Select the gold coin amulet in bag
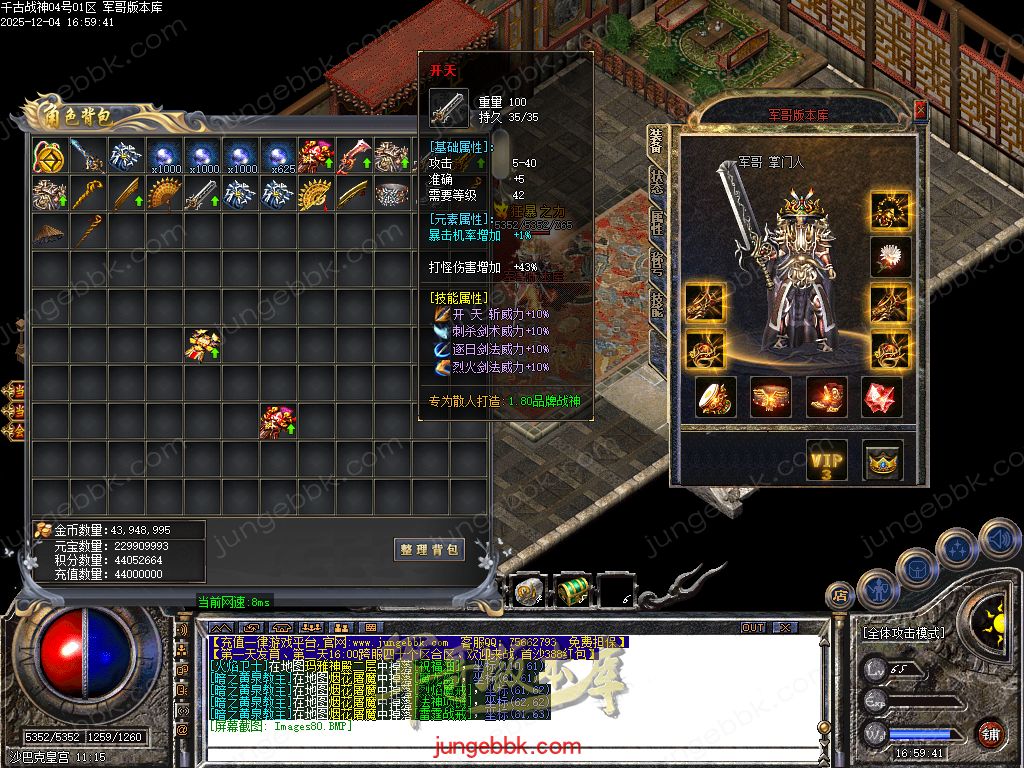Screen dimensions: 1024x768 pyautogui.click(x=49, y=156)
